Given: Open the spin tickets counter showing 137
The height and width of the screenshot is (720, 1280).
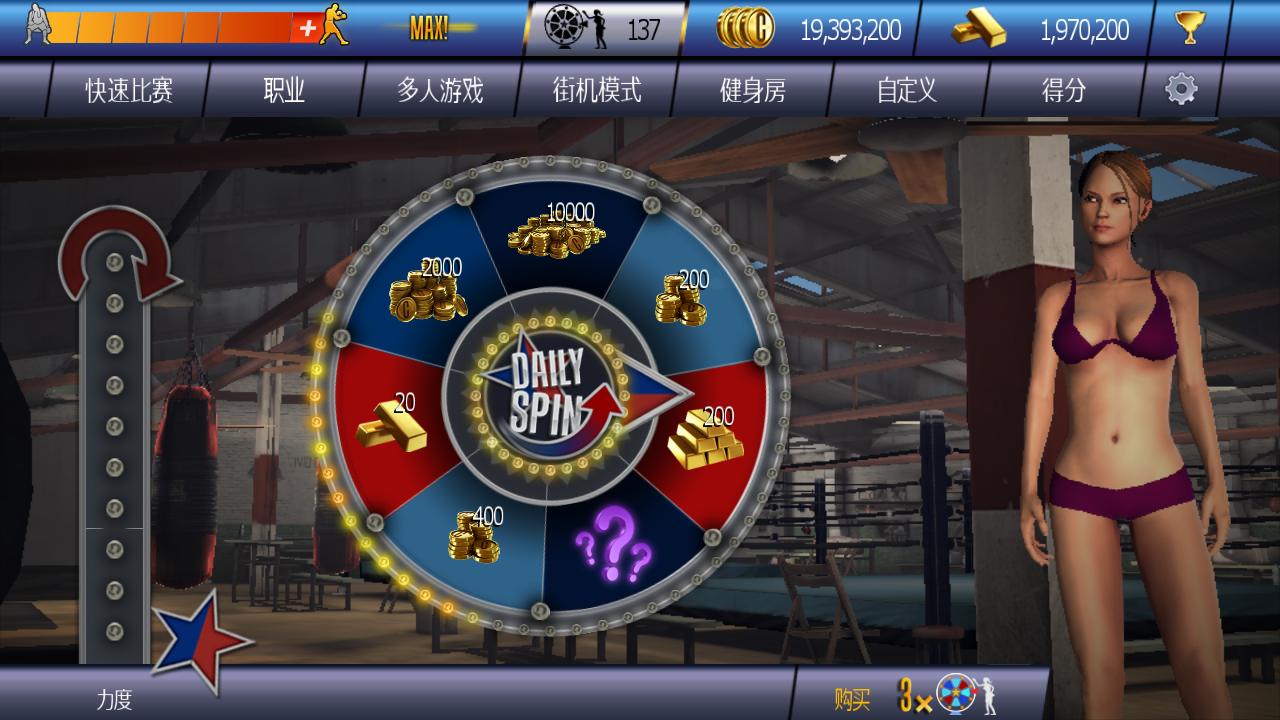Looking at the screenshot, I should tap(604, 29).
